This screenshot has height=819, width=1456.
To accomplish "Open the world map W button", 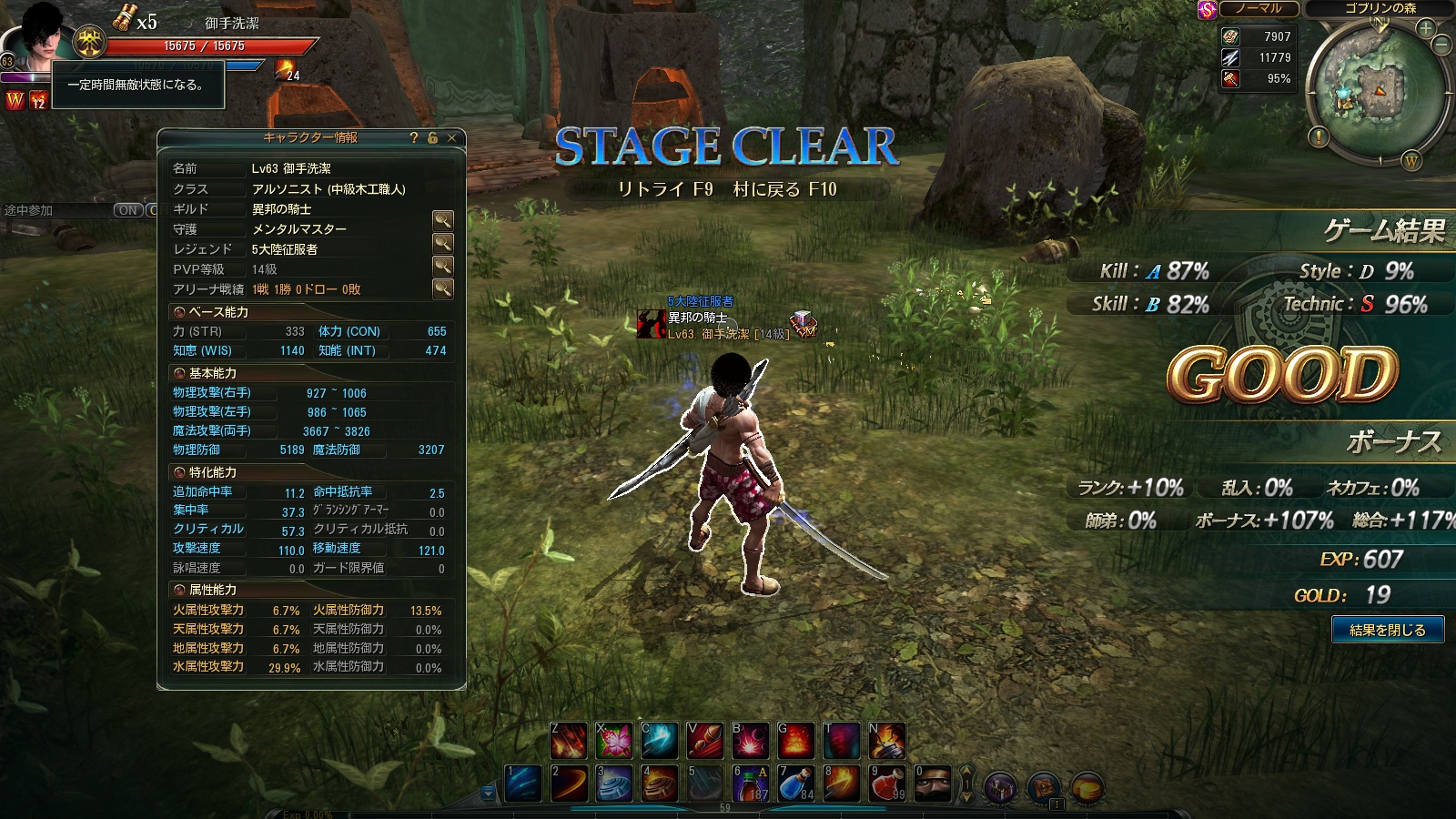I will pyautogui.click(x=1411, y=161).
